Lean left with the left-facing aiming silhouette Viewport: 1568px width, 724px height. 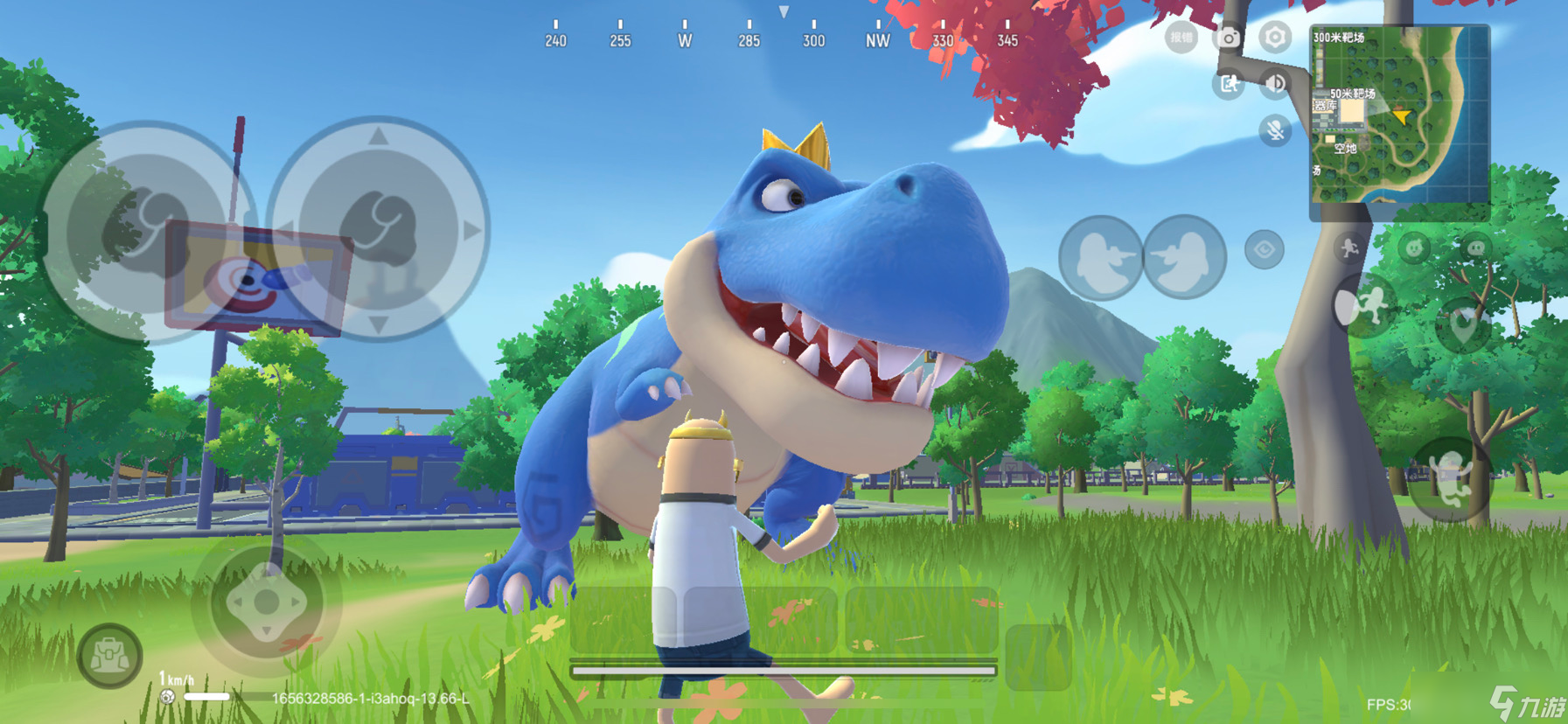coord(1100,258)
